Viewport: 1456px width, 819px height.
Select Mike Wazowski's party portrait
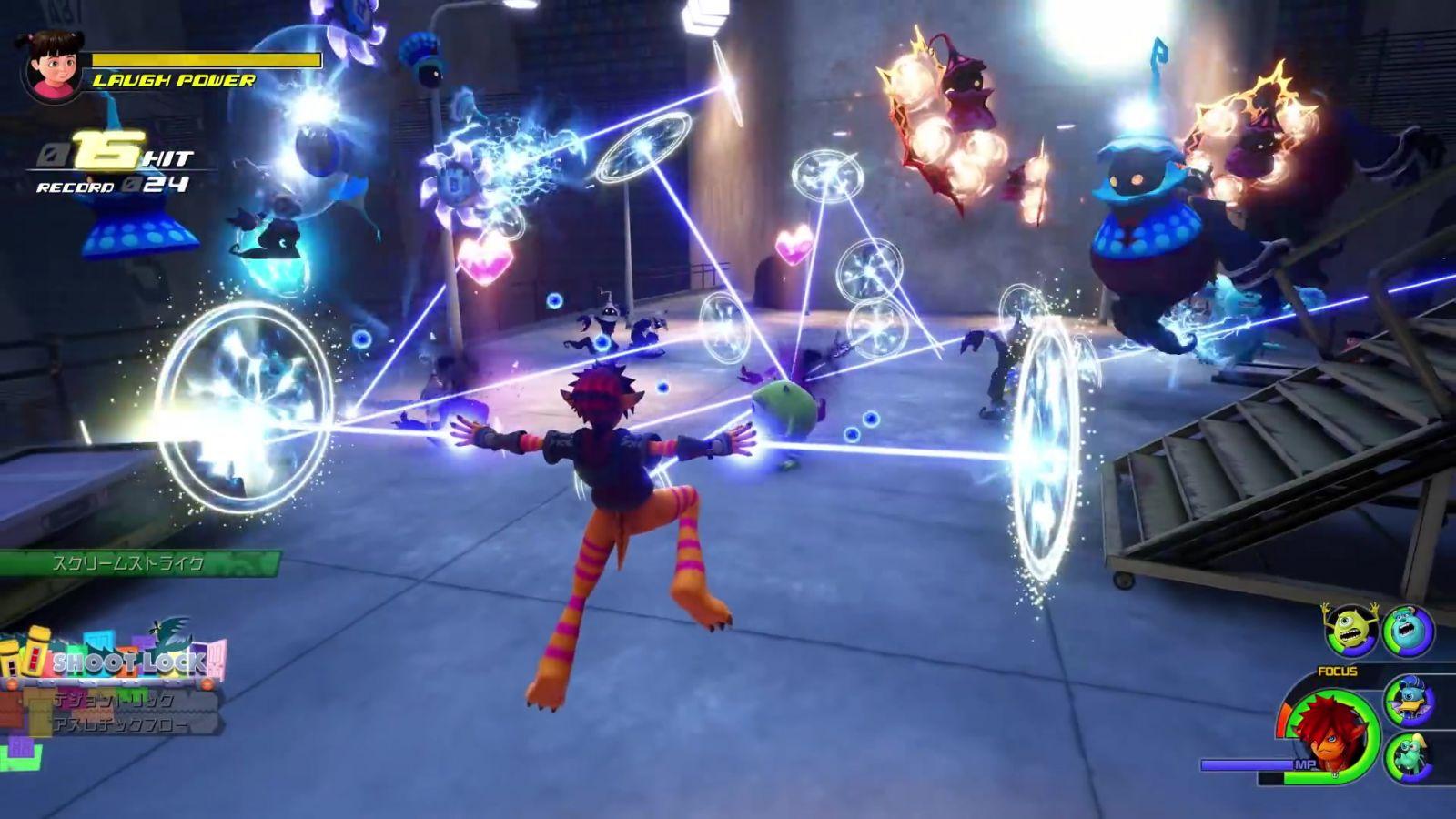coord(1350,628)
